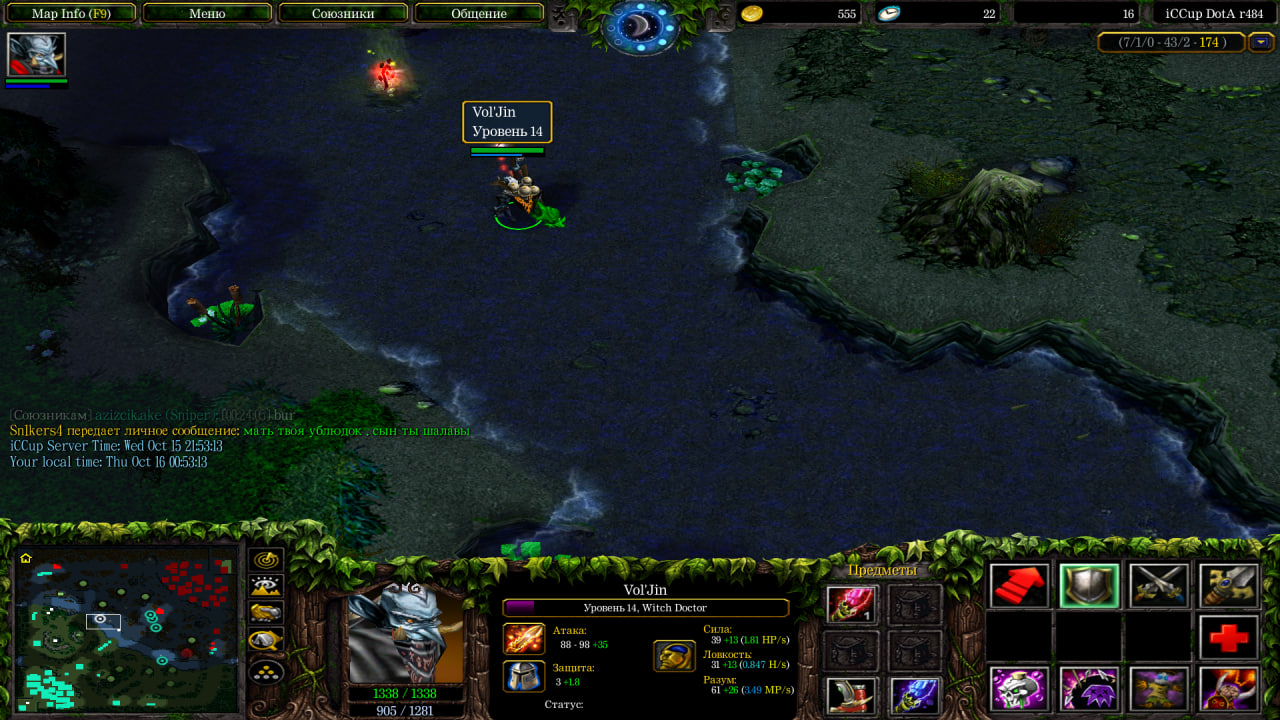Screen dimensions: 1280x720
Task: Open the Map Info (F9) panel
Action: (71, 14)
